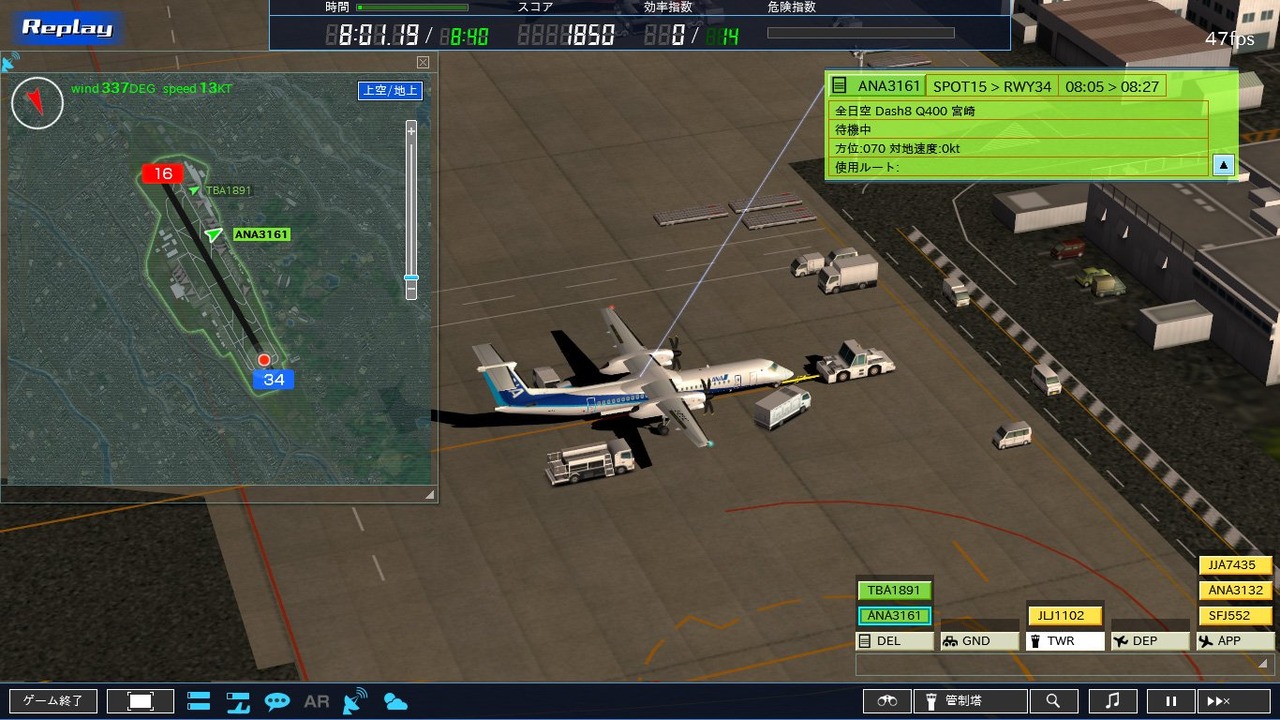
Task: Open the DEP controller tab
Action: coord(1150,641)
